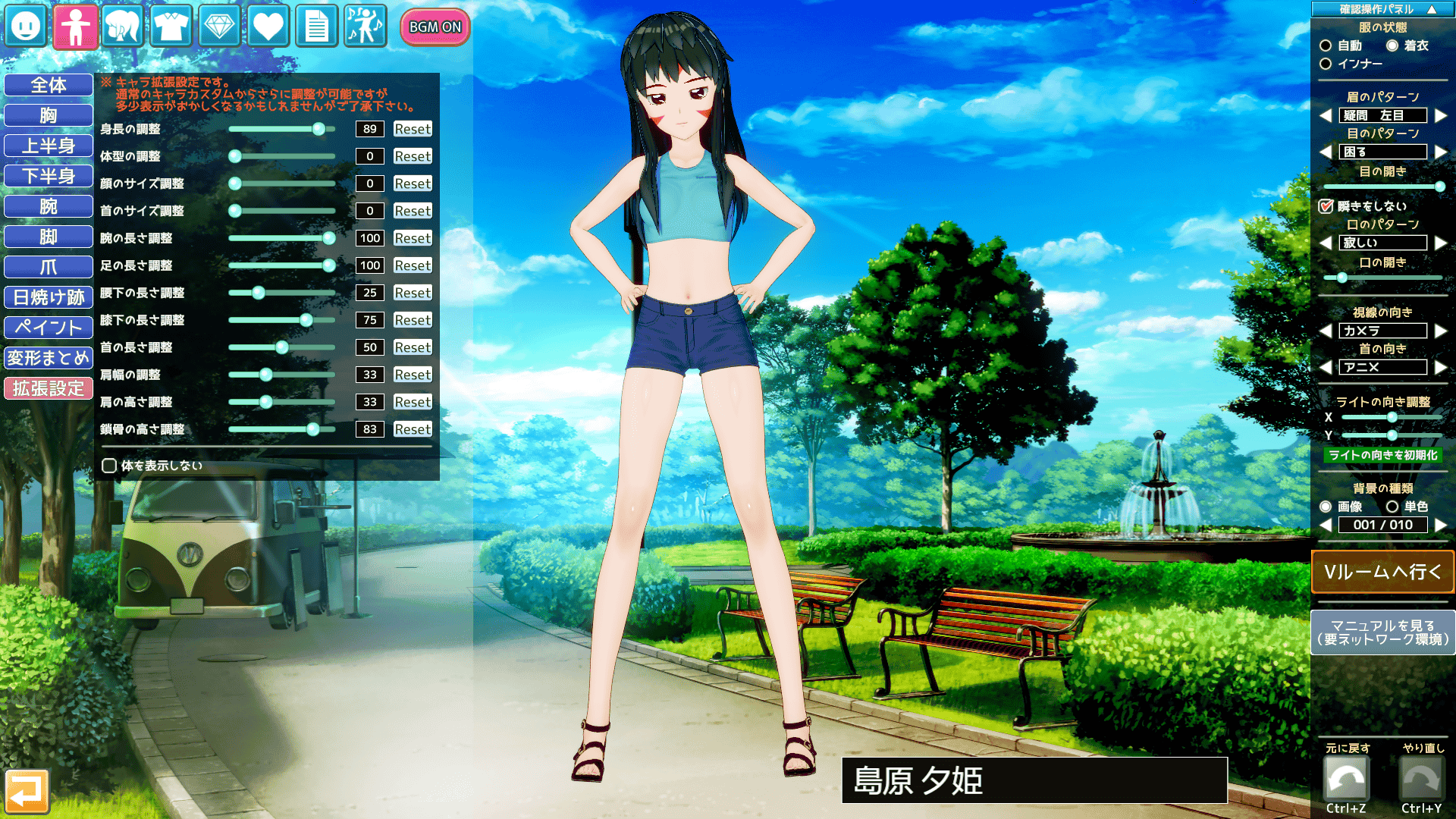The width and height of the screenshot is (1456, 819).
Task: Select the hair category icon
Action: (123, 27)
